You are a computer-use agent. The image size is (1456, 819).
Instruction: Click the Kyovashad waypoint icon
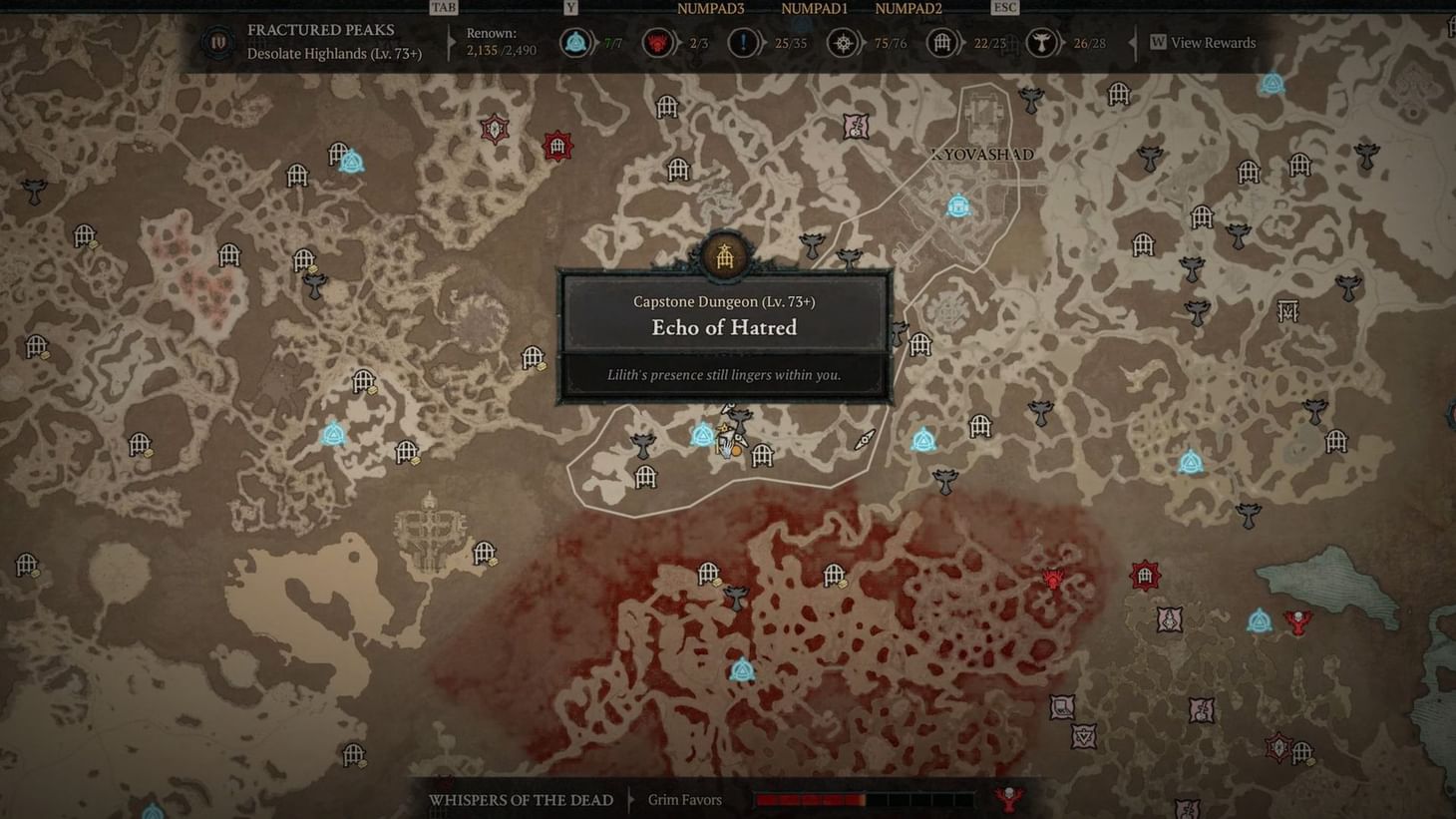[x=956, y=205]
